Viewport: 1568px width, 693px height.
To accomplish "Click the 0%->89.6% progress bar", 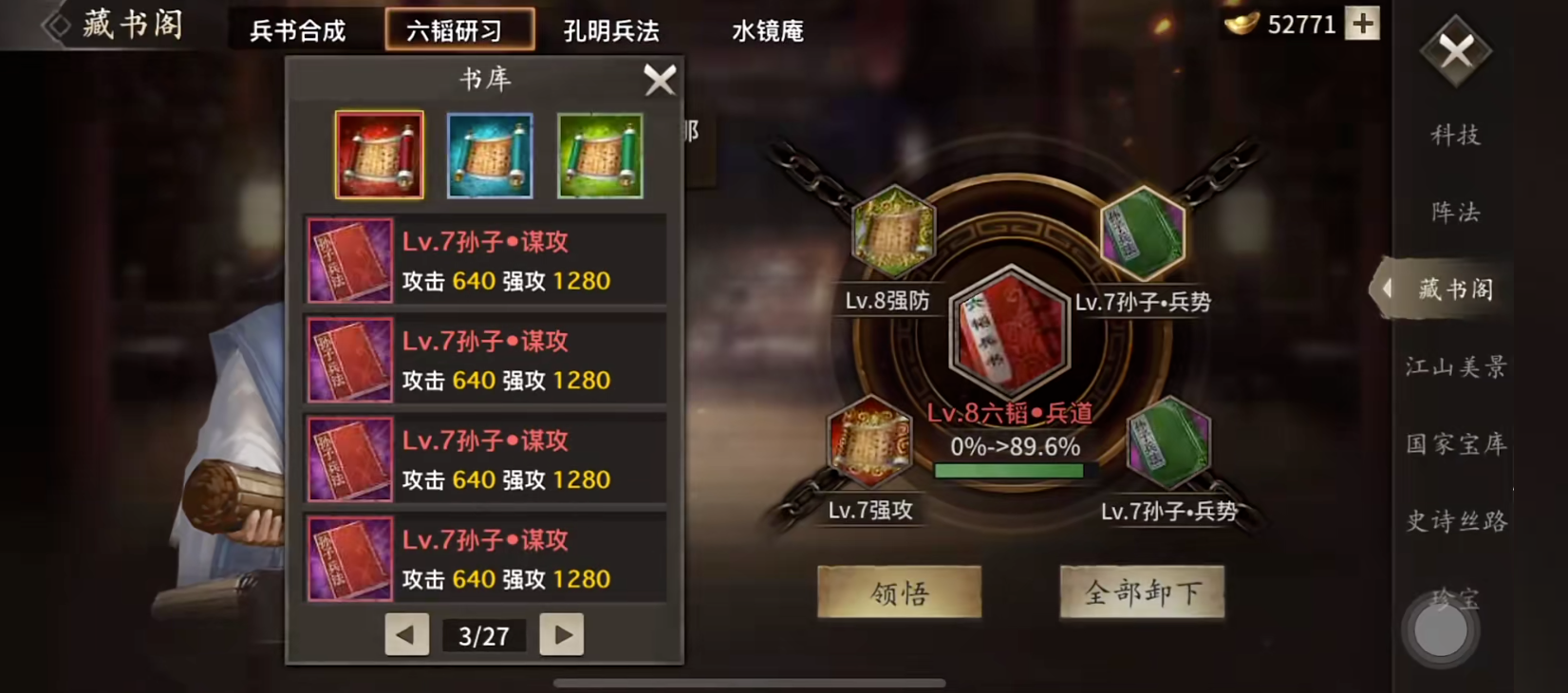I will pos(1011,468).
